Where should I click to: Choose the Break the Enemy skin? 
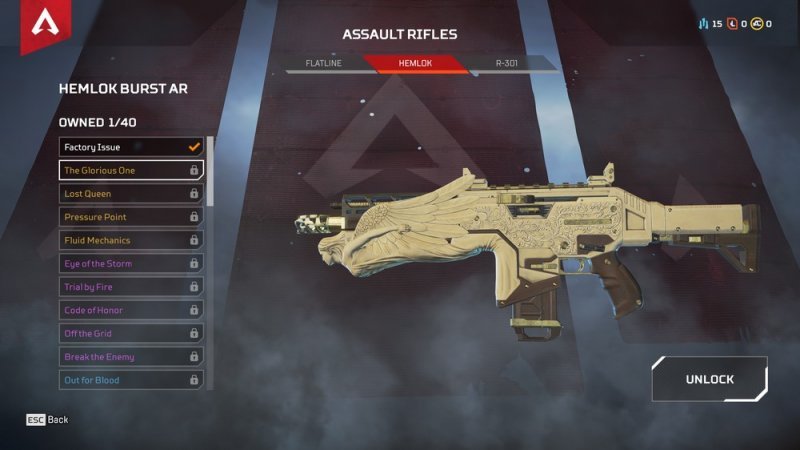[x=131, y=357]
